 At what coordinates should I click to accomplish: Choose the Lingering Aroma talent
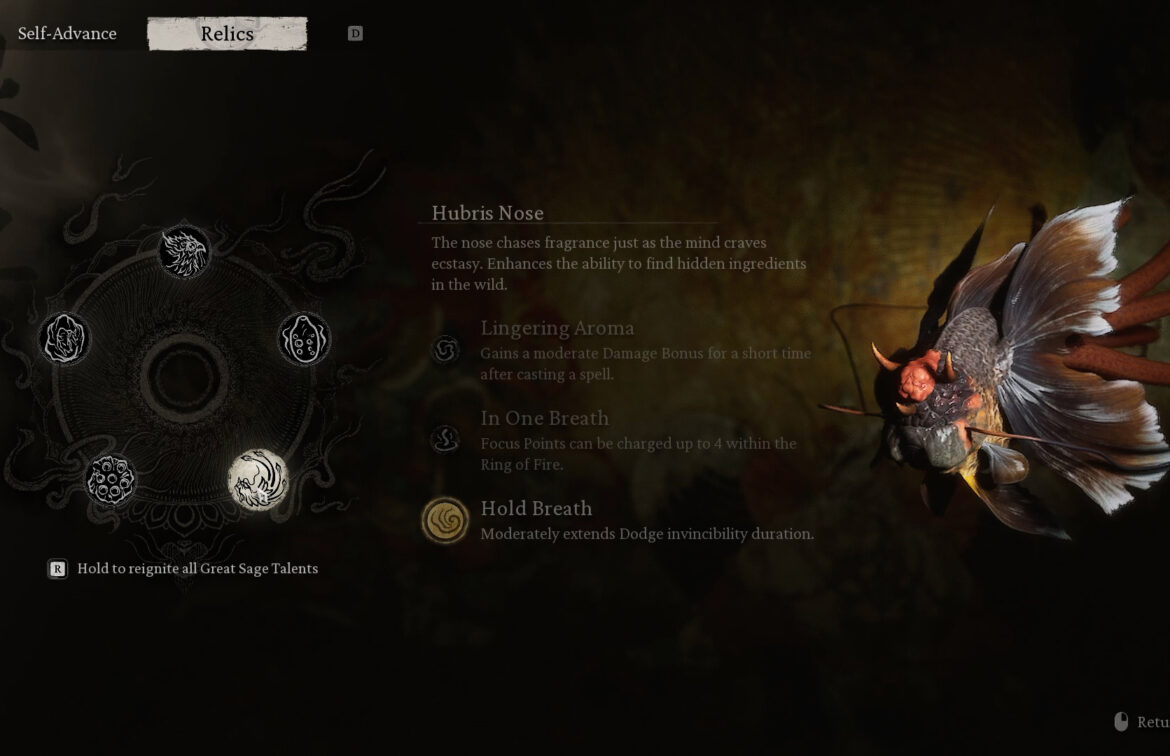point(446,349)
